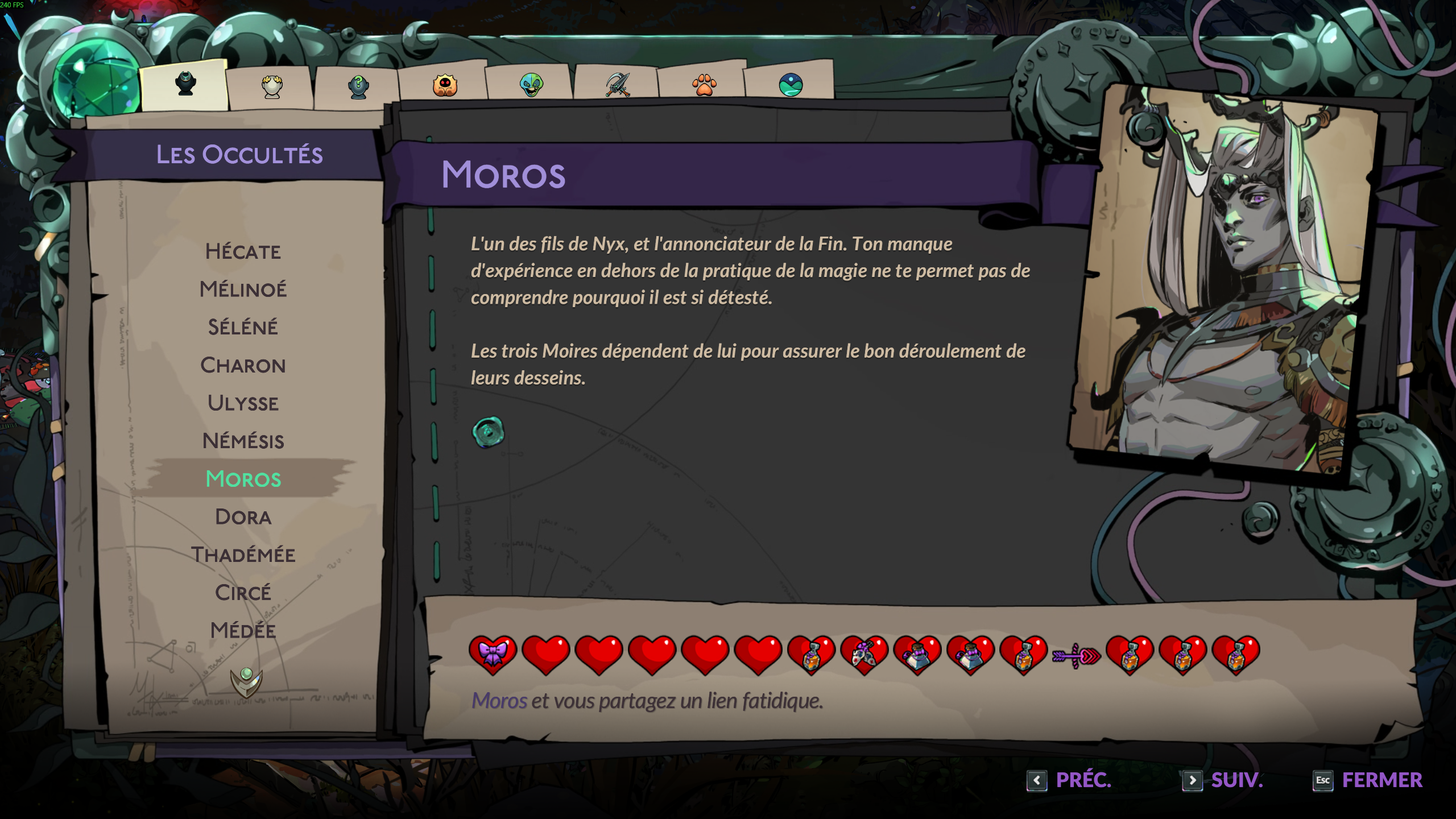Select the highlighted Moros entry

(243, 479)
